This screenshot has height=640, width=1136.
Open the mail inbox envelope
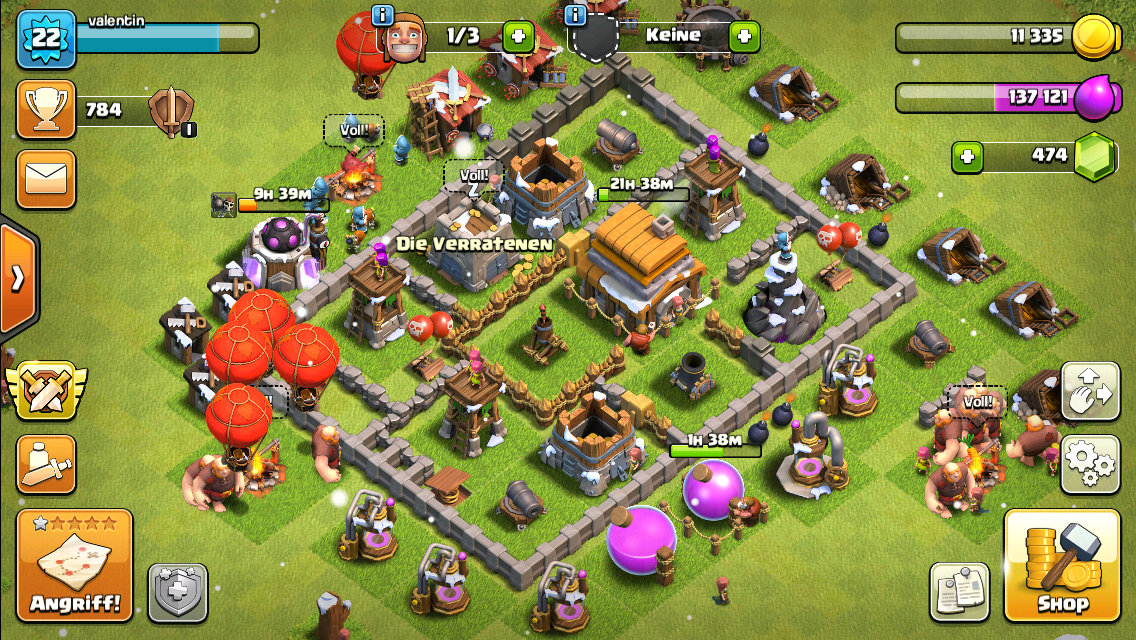46,180
